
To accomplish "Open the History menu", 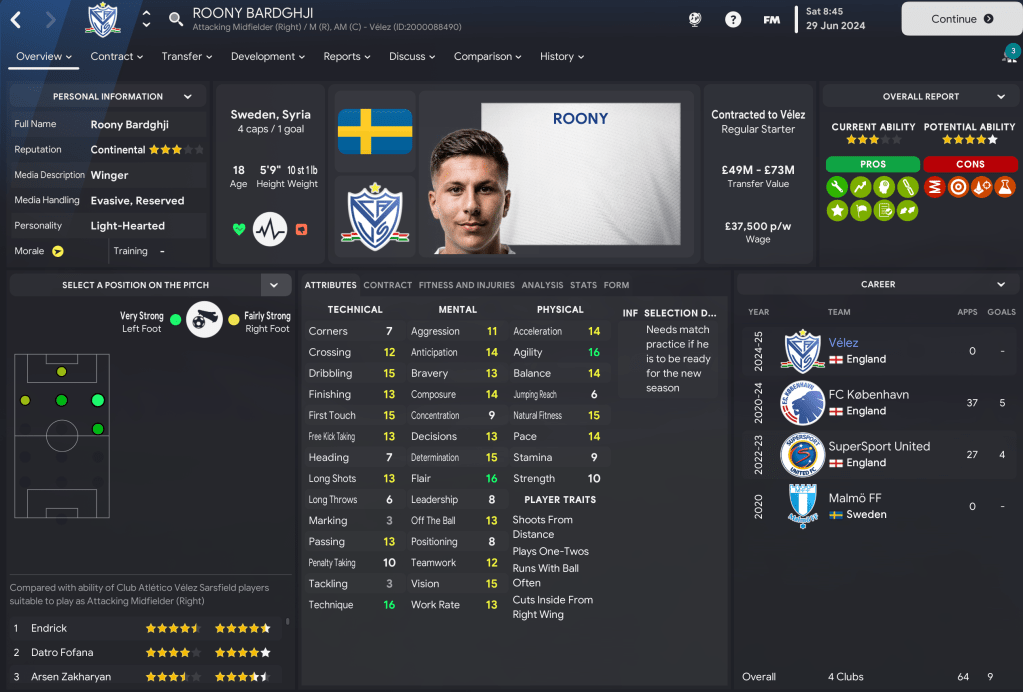I will pyautogui.click(x=562, y=57).
